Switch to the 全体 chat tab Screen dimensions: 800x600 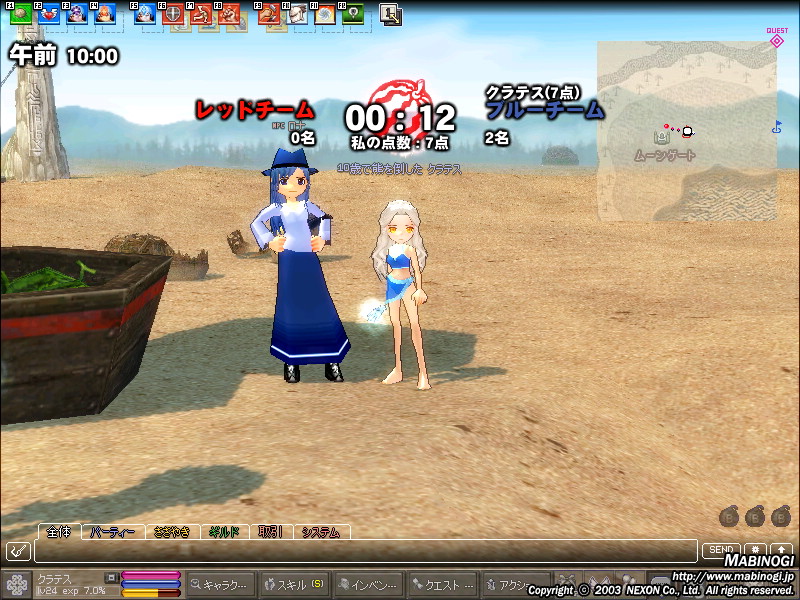tap(59, 532)
